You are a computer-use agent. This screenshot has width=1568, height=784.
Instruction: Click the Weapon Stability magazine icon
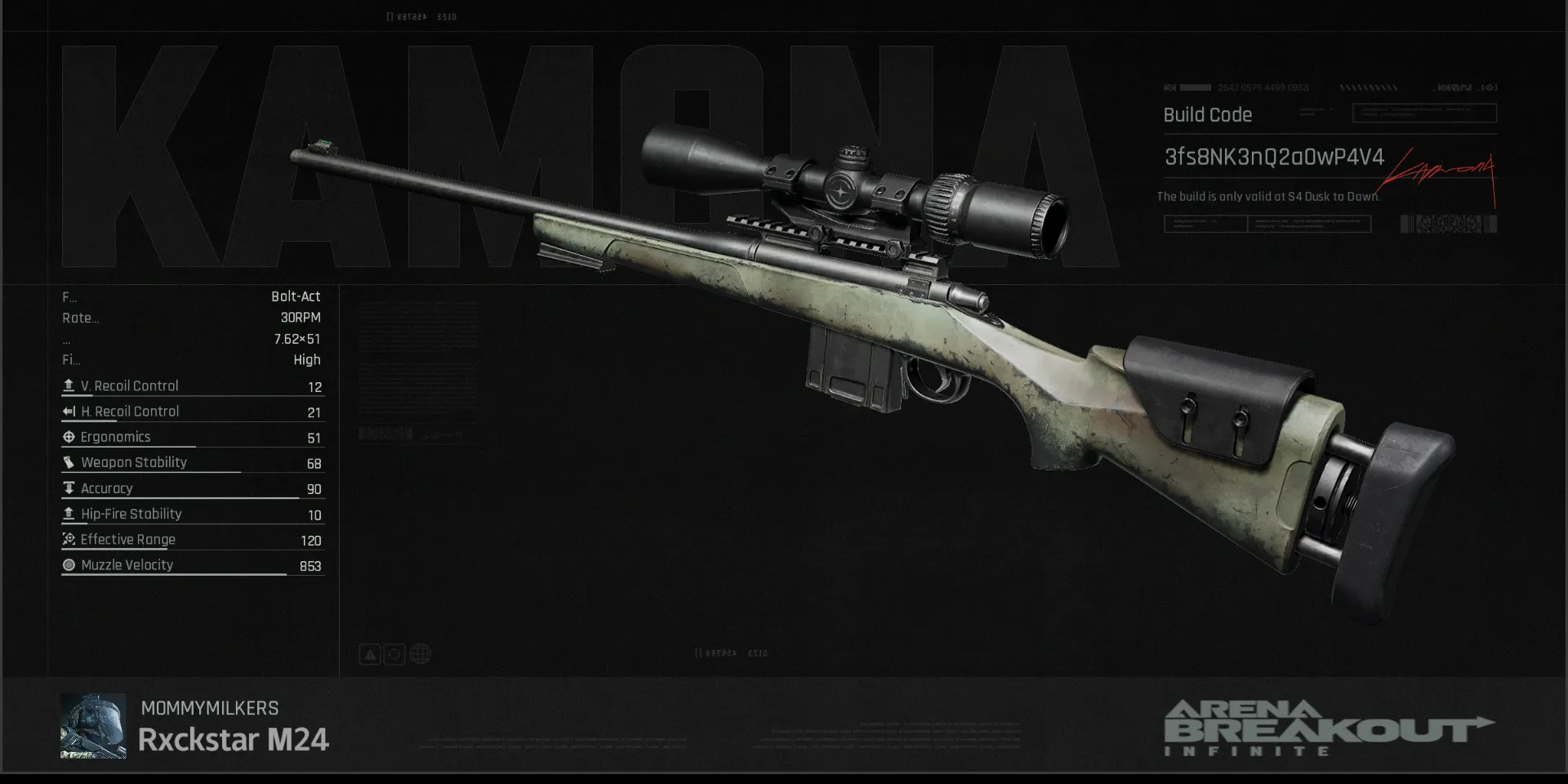[69, 462]
